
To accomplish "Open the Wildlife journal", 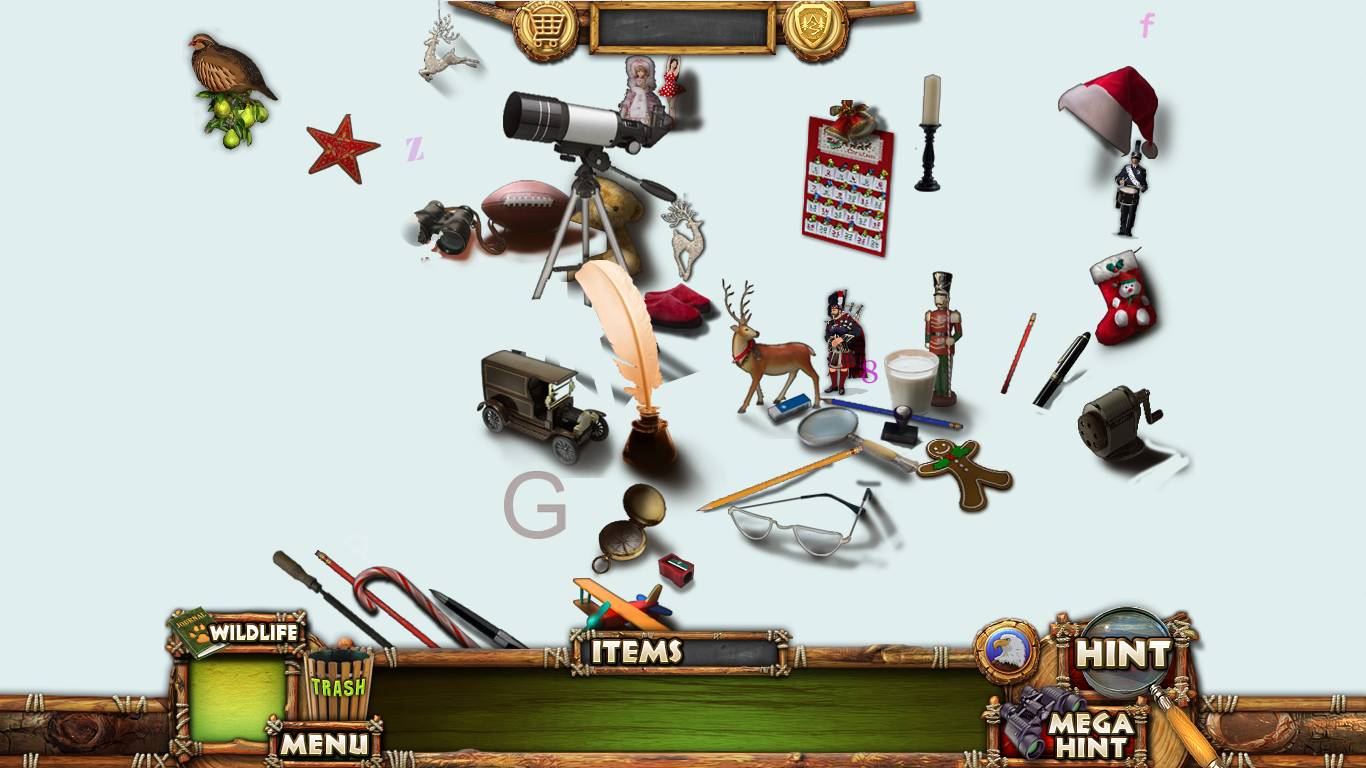I will (238, 633).
